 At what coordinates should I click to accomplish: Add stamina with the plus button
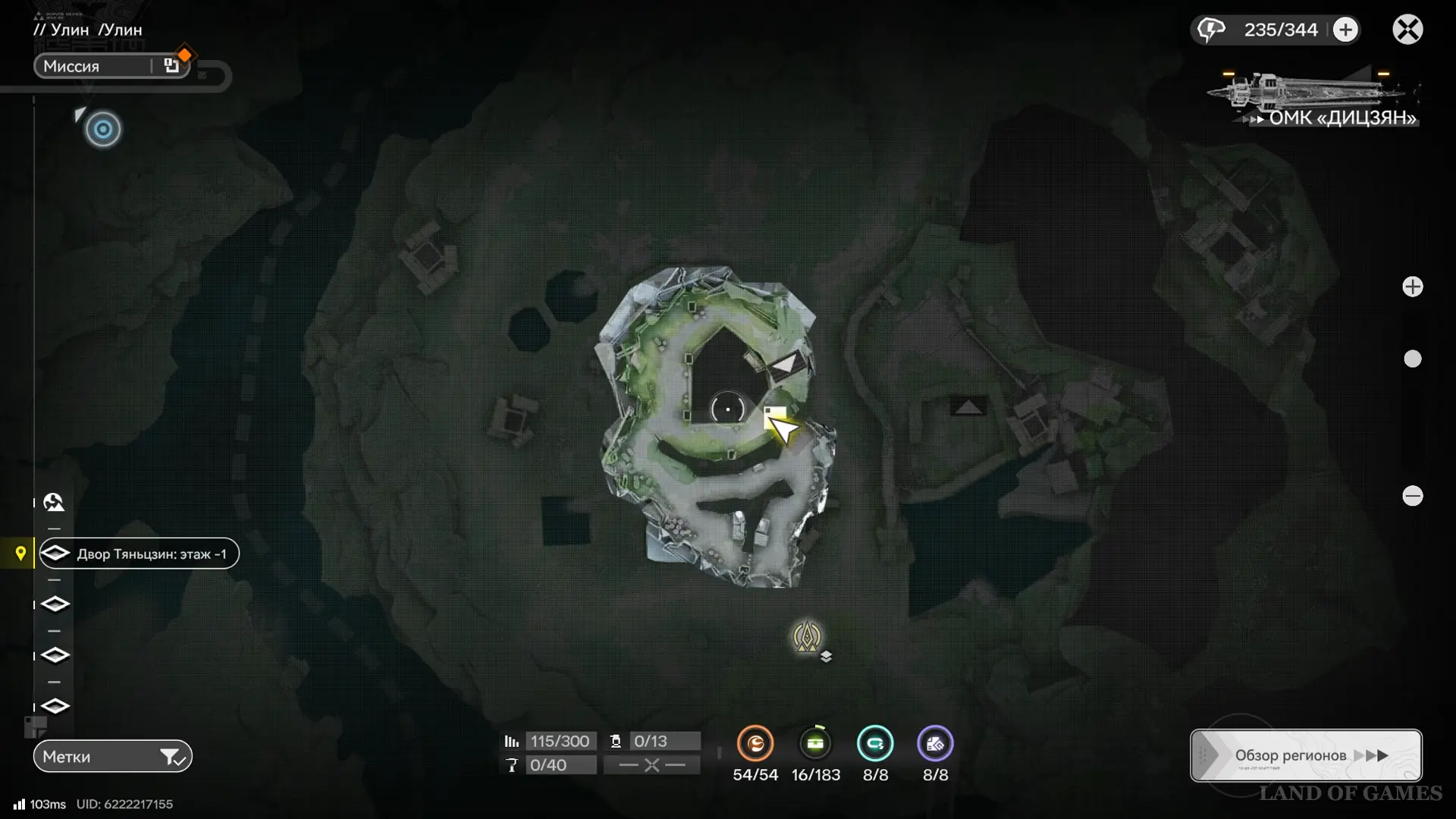click(x=1345, y=30)
